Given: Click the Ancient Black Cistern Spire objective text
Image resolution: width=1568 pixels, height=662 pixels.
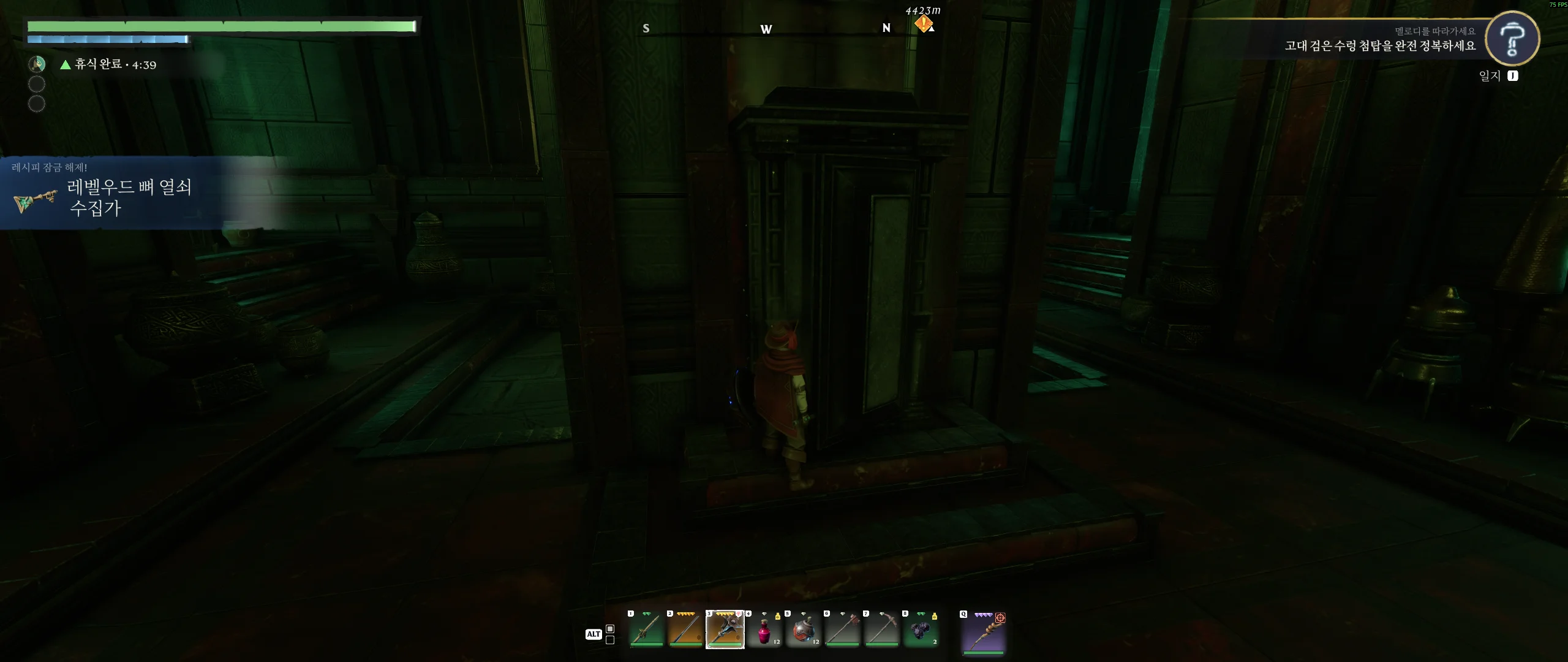Looking at the screenshot, I should pyautogui.click(x=1380, y=46).
